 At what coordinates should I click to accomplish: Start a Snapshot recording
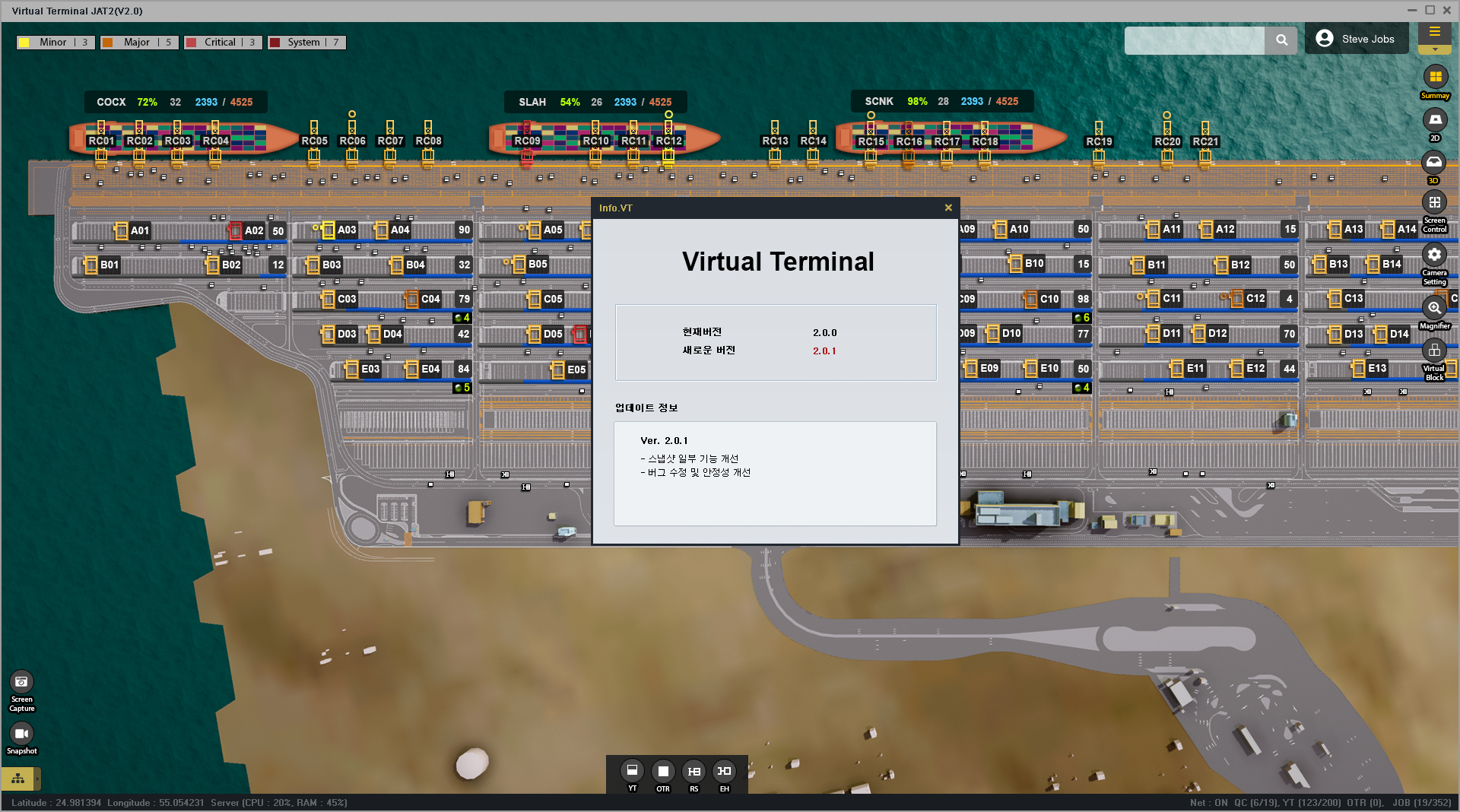coord(21,734)
